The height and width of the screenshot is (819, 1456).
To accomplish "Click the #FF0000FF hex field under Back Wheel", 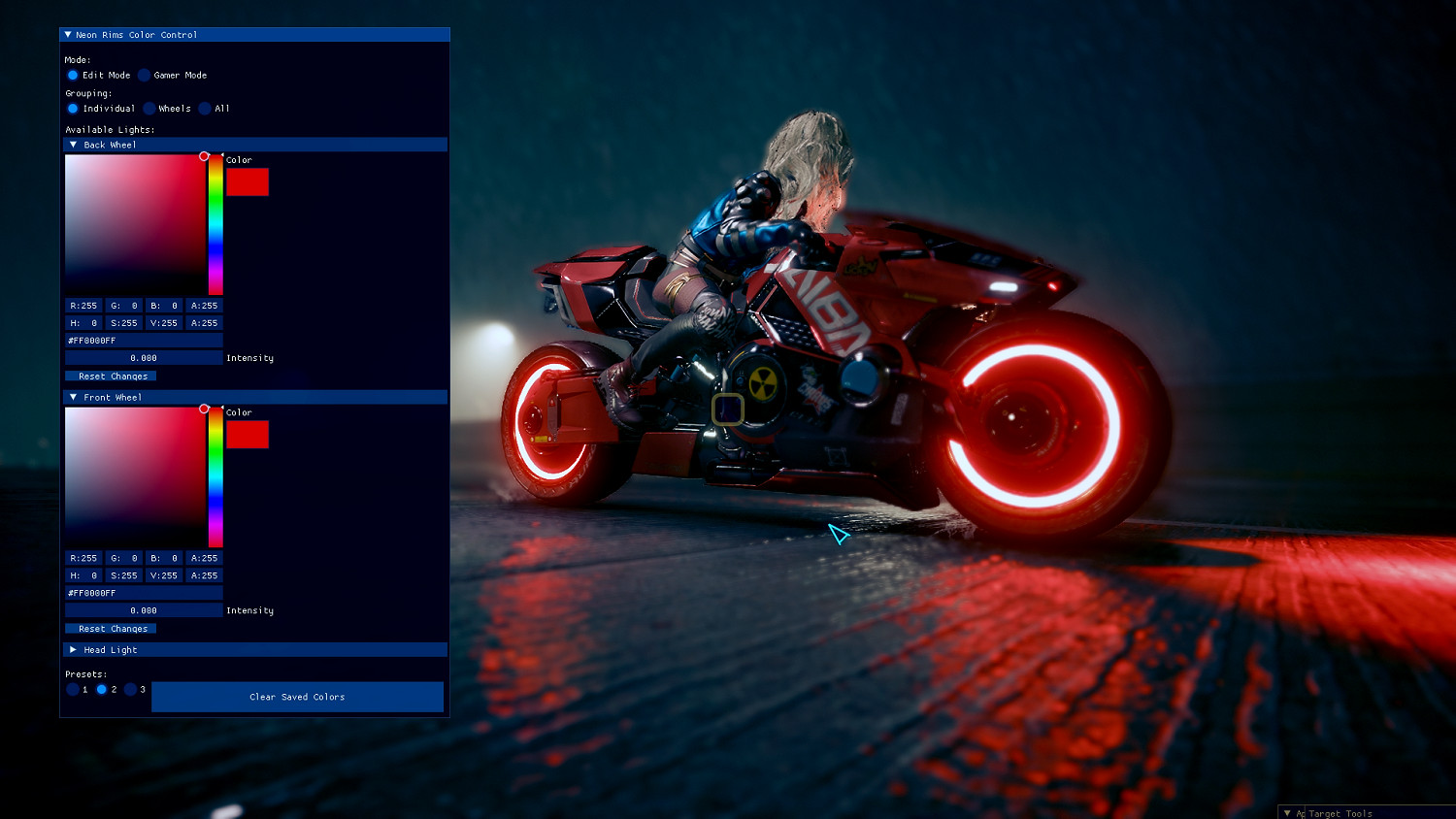I will point(143,340).
